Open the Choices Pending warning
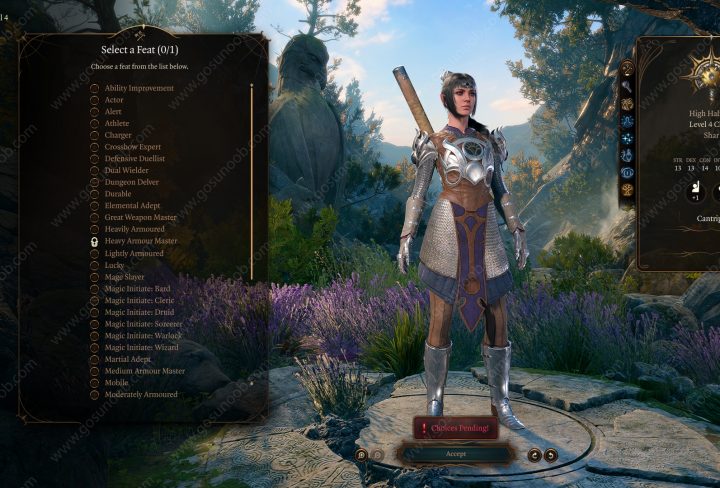 click(x=455, y=428)
